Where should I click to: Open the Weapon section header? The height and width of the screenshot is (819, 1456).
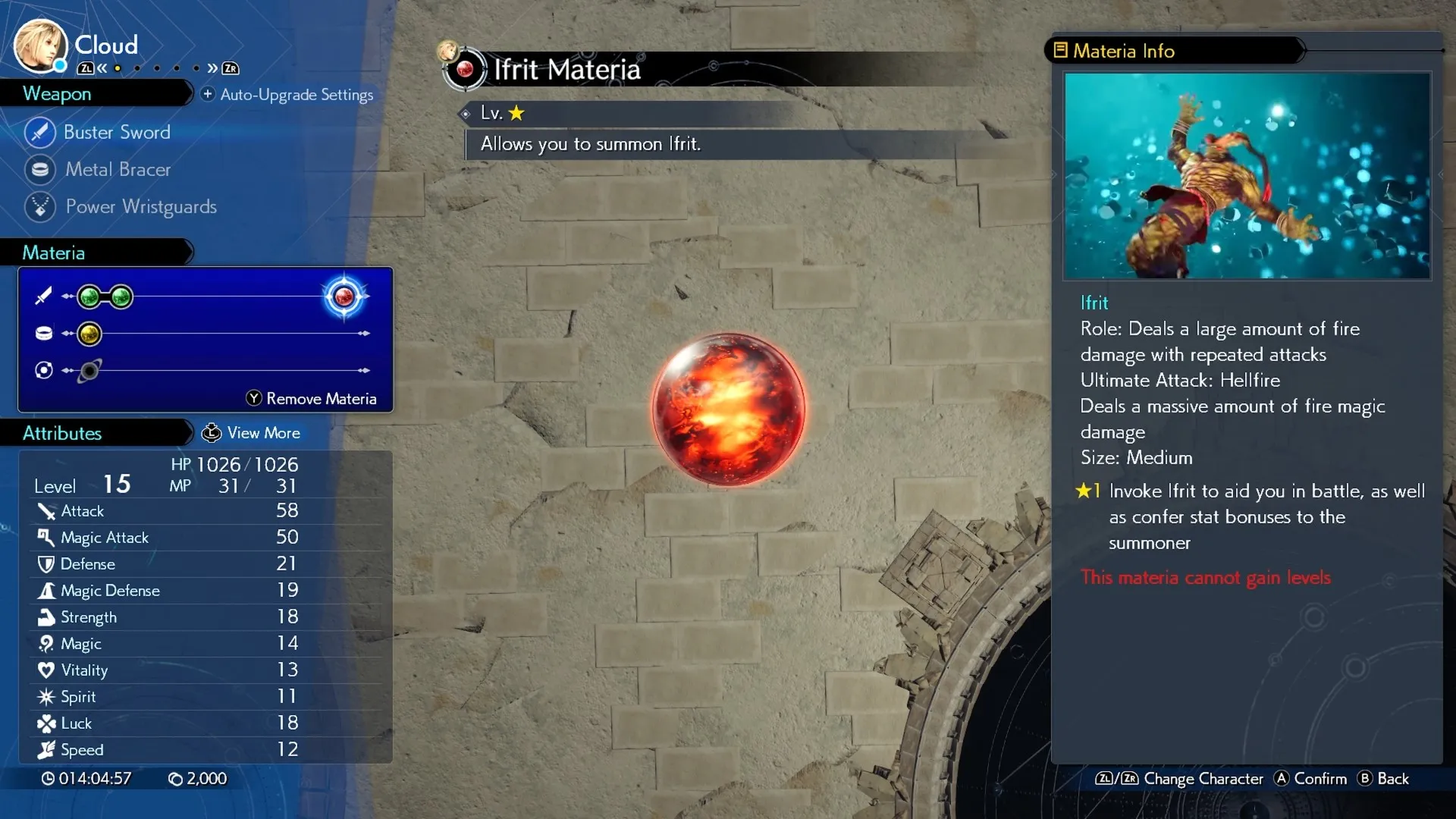[58, 94]
